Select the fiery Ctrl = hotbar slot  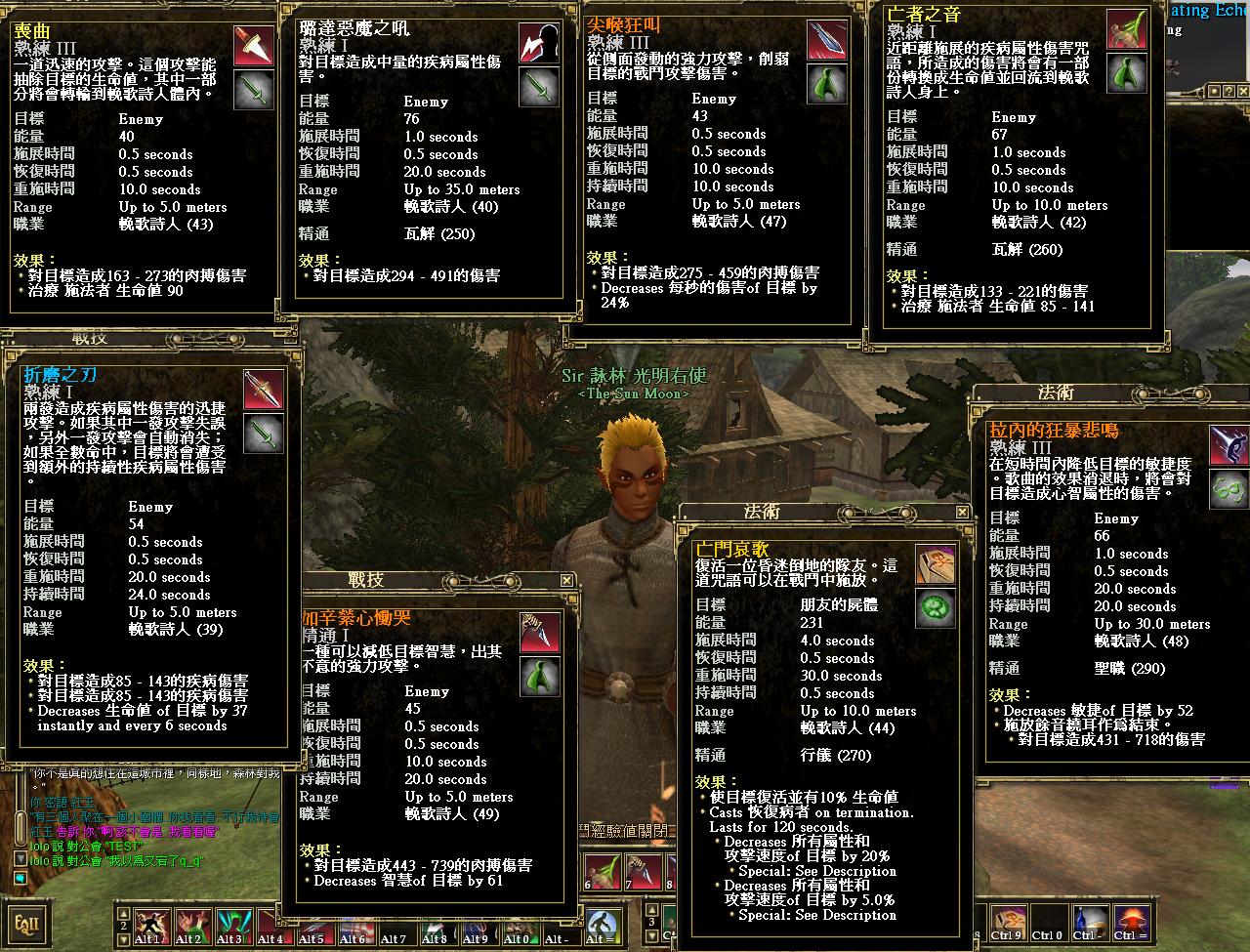coord(1133,920)
